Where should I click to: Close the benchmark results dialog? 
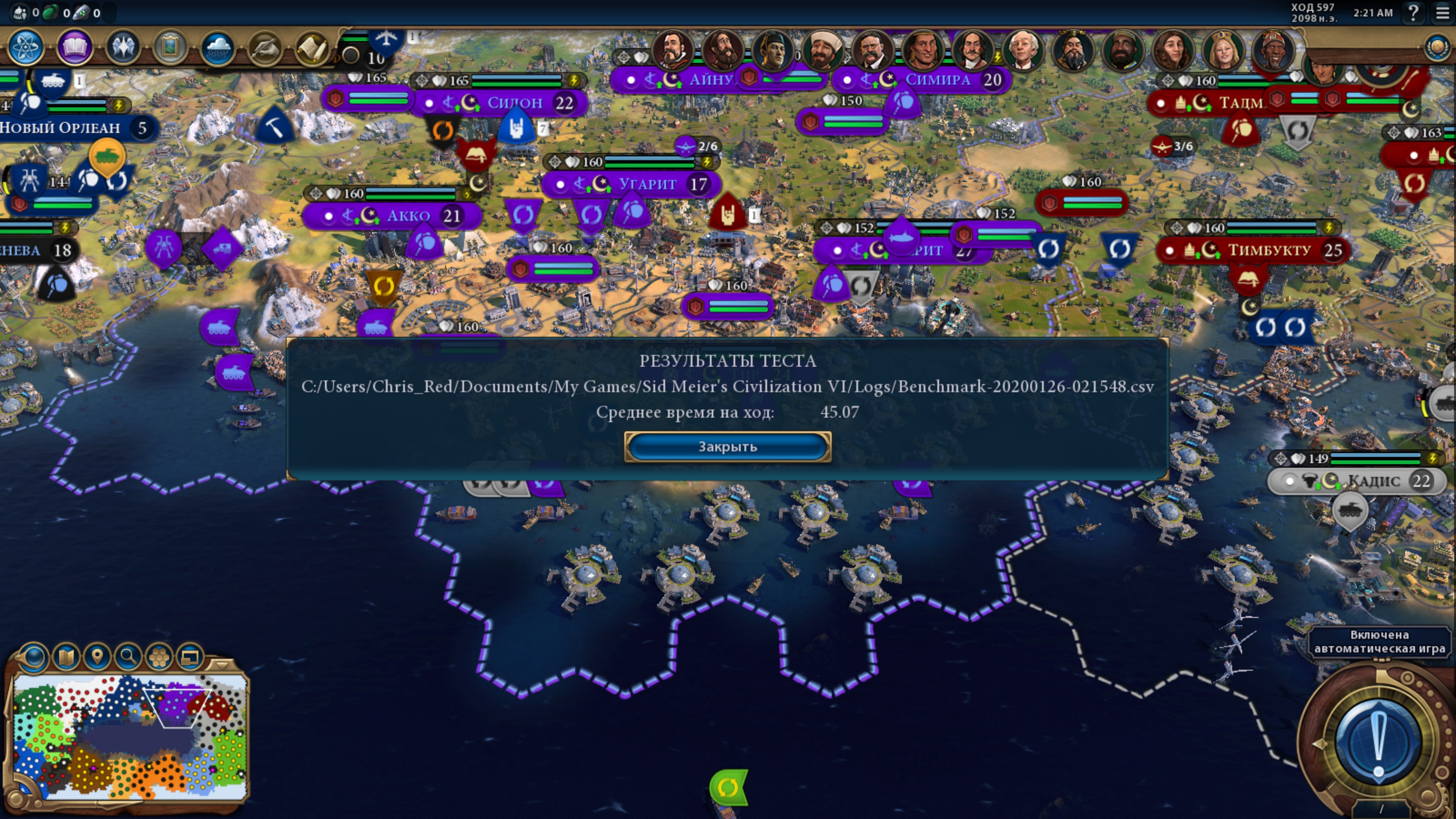coord(728,447)
